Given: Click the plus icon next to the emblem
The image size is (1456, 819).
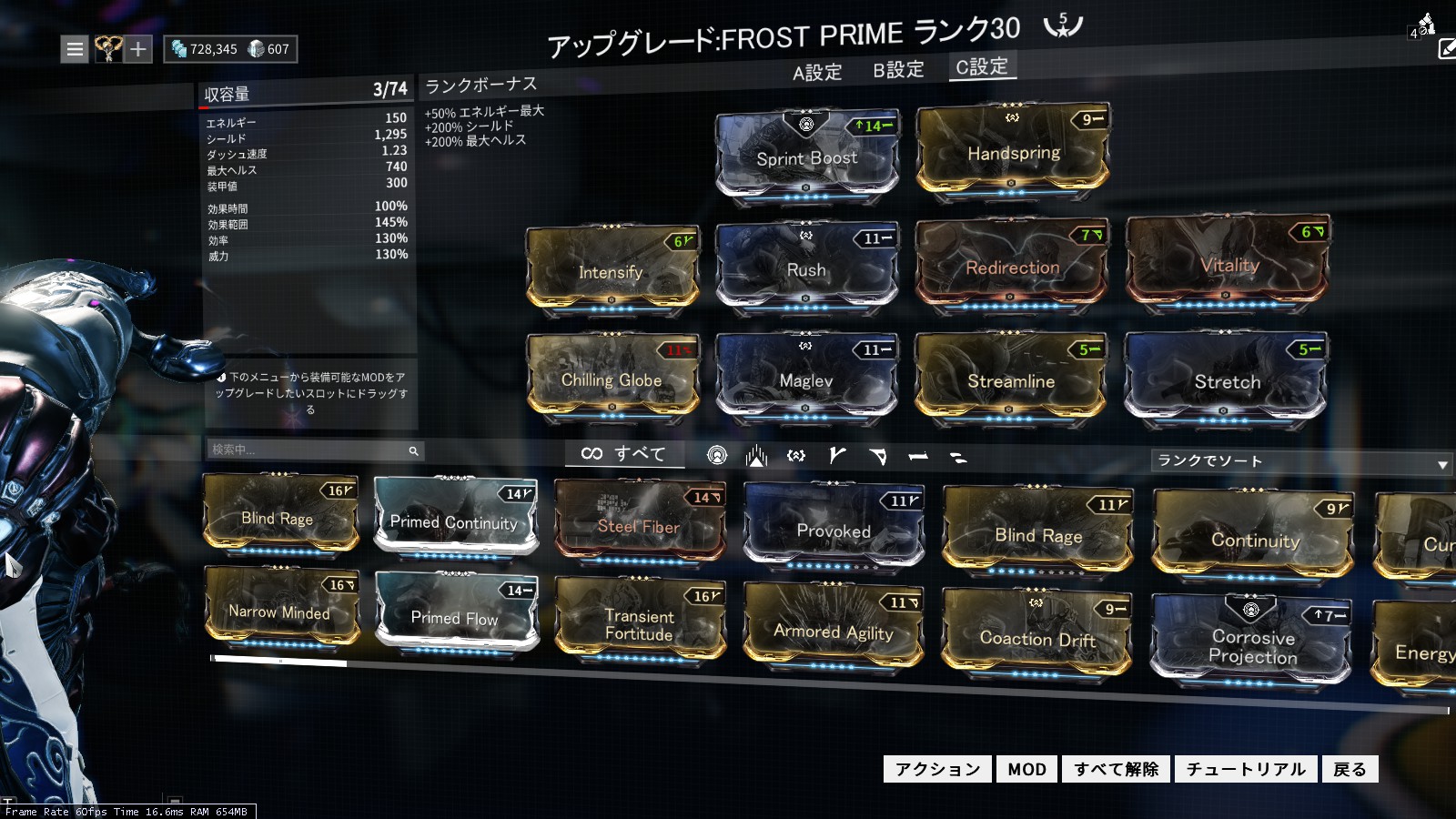Looking at the screenshot, I should pos(138,49).
